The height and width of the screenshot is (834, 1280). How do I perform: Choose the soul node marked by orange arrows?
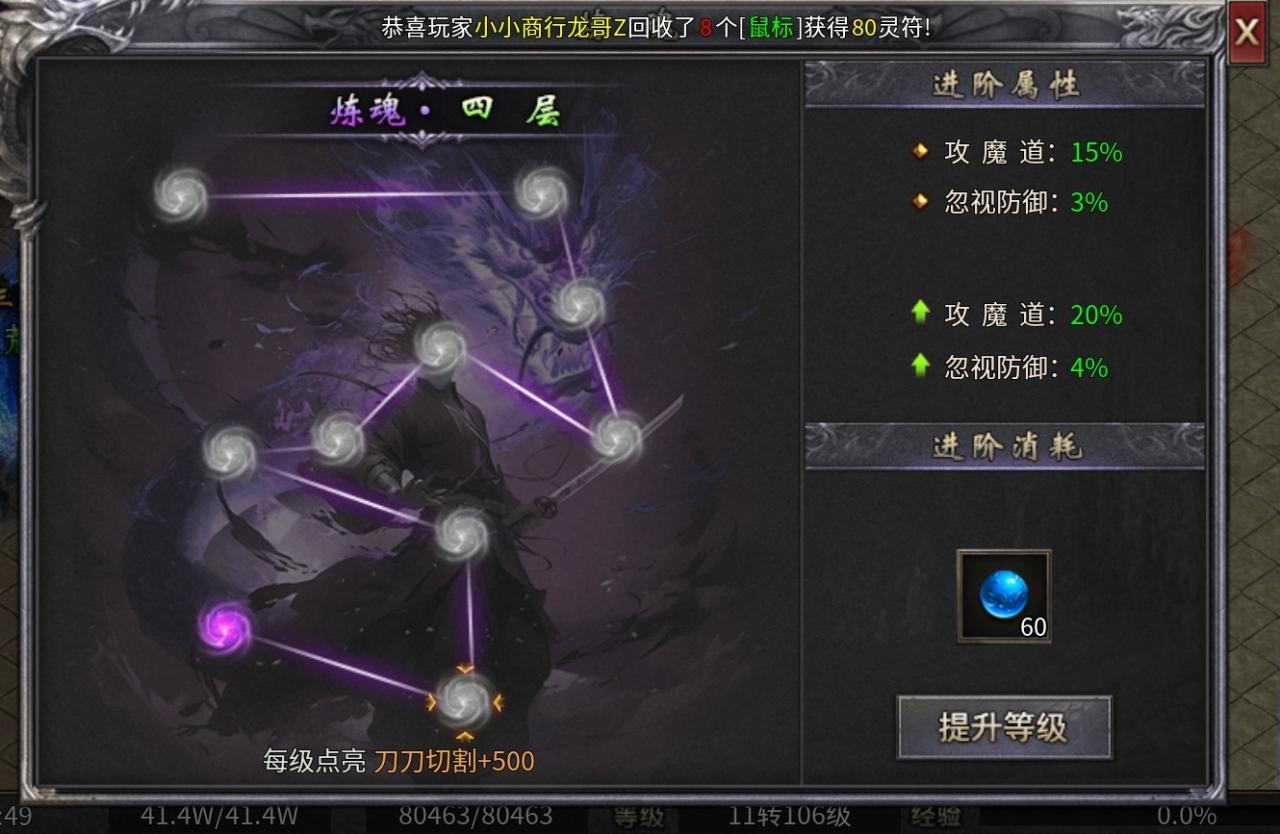click(465, 701)
